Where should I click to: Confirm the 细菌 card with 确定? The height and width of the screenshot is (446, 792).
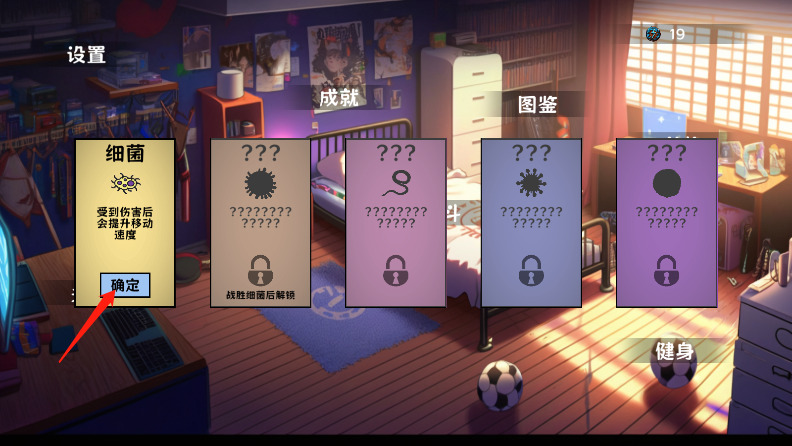(x=125, y=285)
